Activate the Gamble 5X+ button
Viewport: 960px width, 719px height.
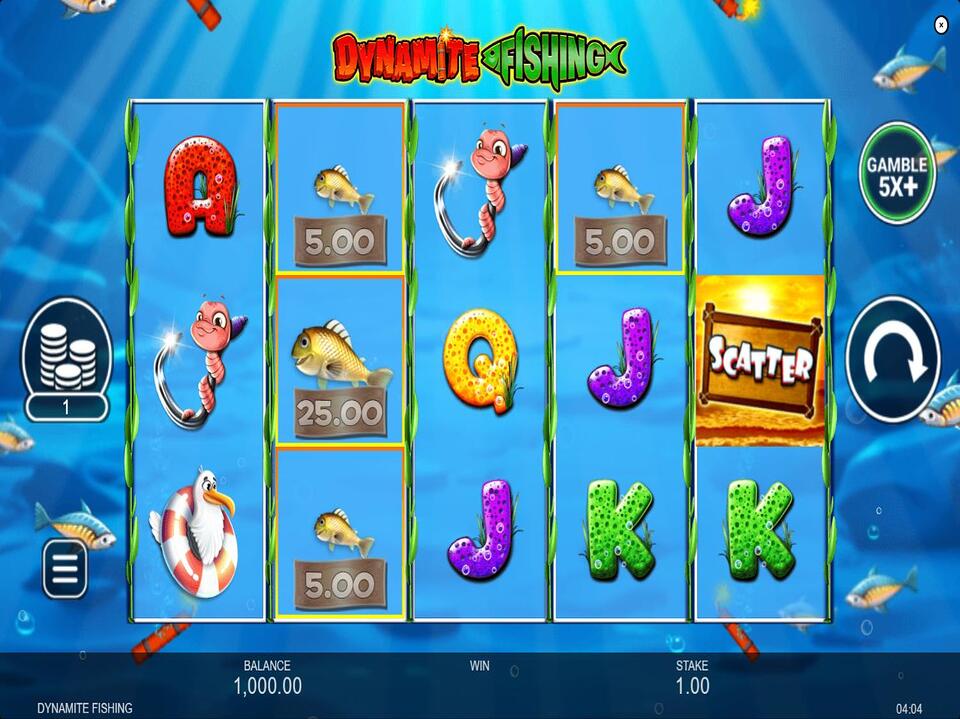click(897, 172)
